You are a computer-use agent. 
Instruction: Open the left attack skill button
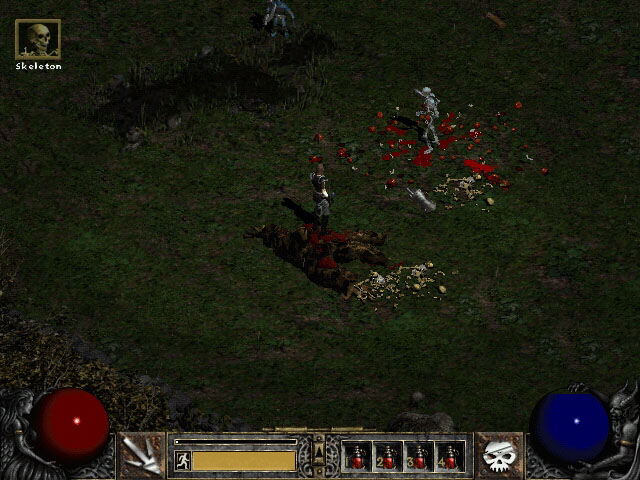(141, 455)
